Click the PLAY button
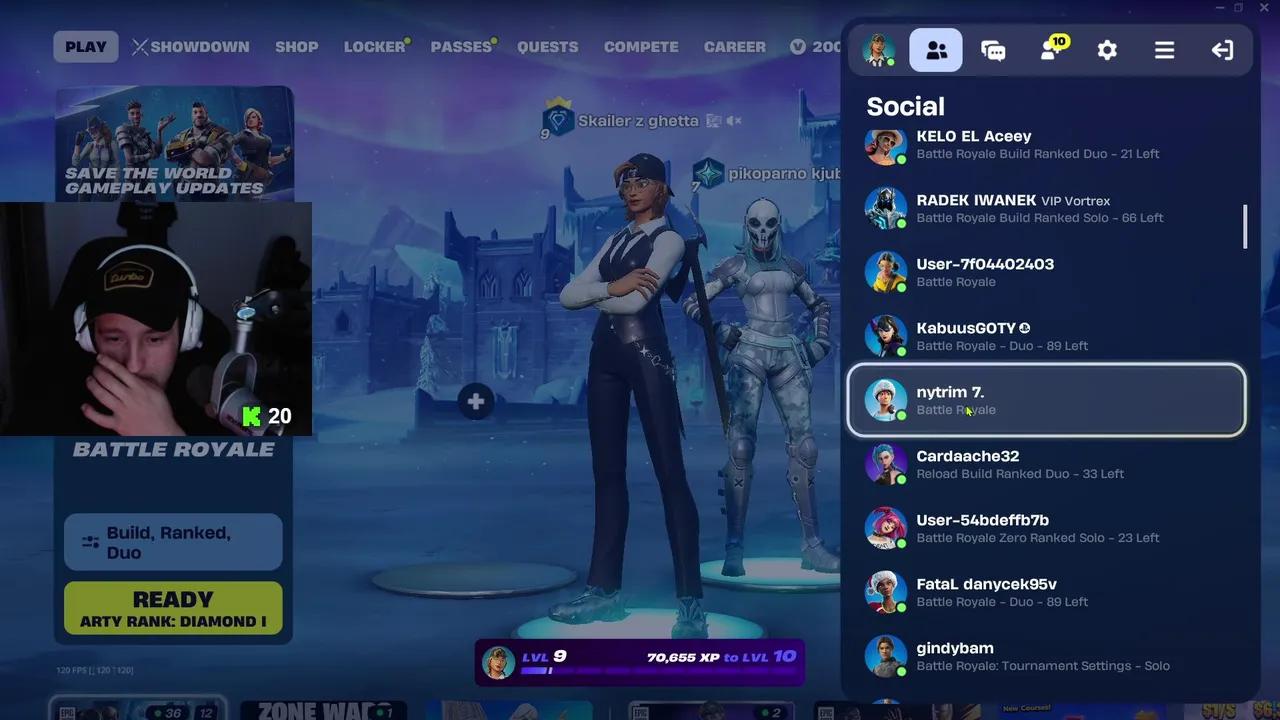 (x=85, y=46)
